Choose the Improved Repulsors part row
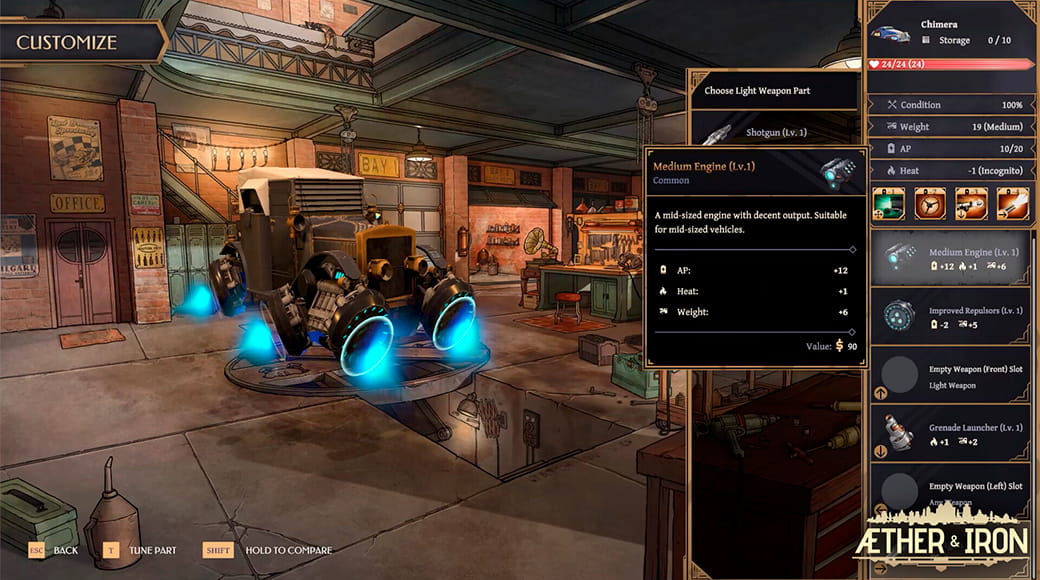Screen dimensions: 1040x580 point(950,316)
